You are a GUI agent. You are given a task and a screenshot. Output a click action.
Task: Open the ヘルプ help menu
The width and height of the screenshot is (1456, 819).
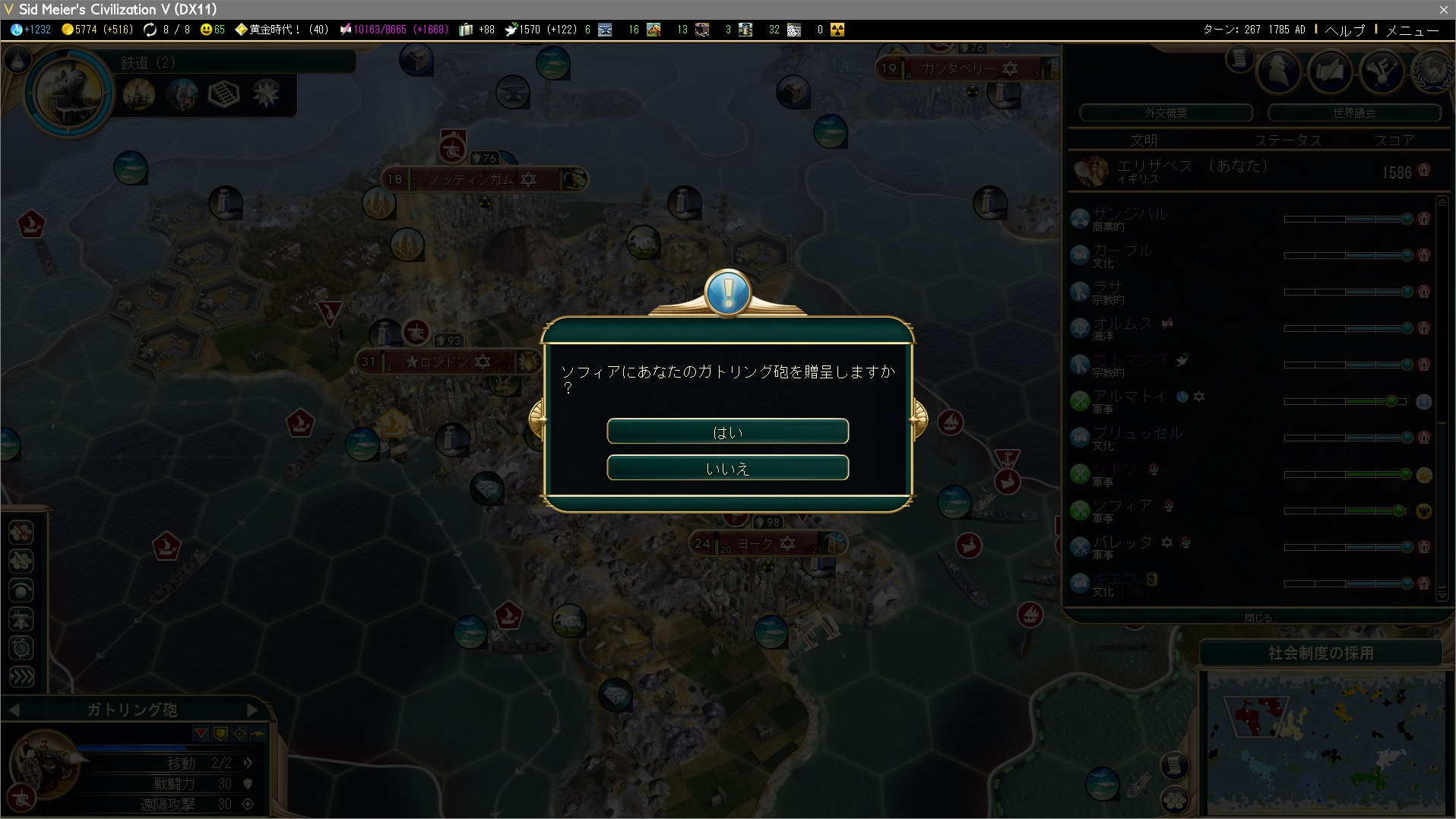coord(1344,30)
